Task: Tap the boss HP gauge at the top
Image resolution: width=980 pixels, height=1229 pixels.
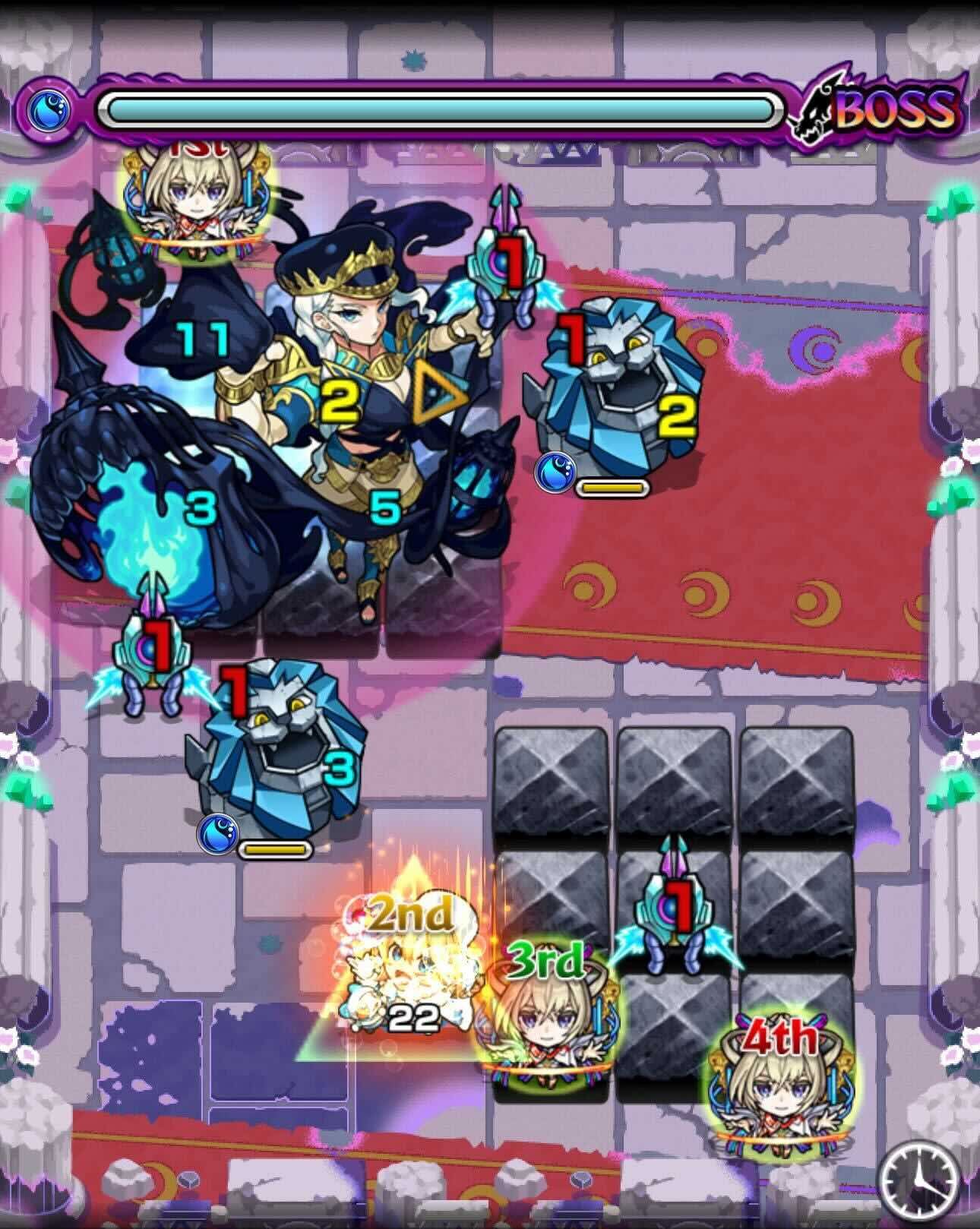Action: [441, 108]
